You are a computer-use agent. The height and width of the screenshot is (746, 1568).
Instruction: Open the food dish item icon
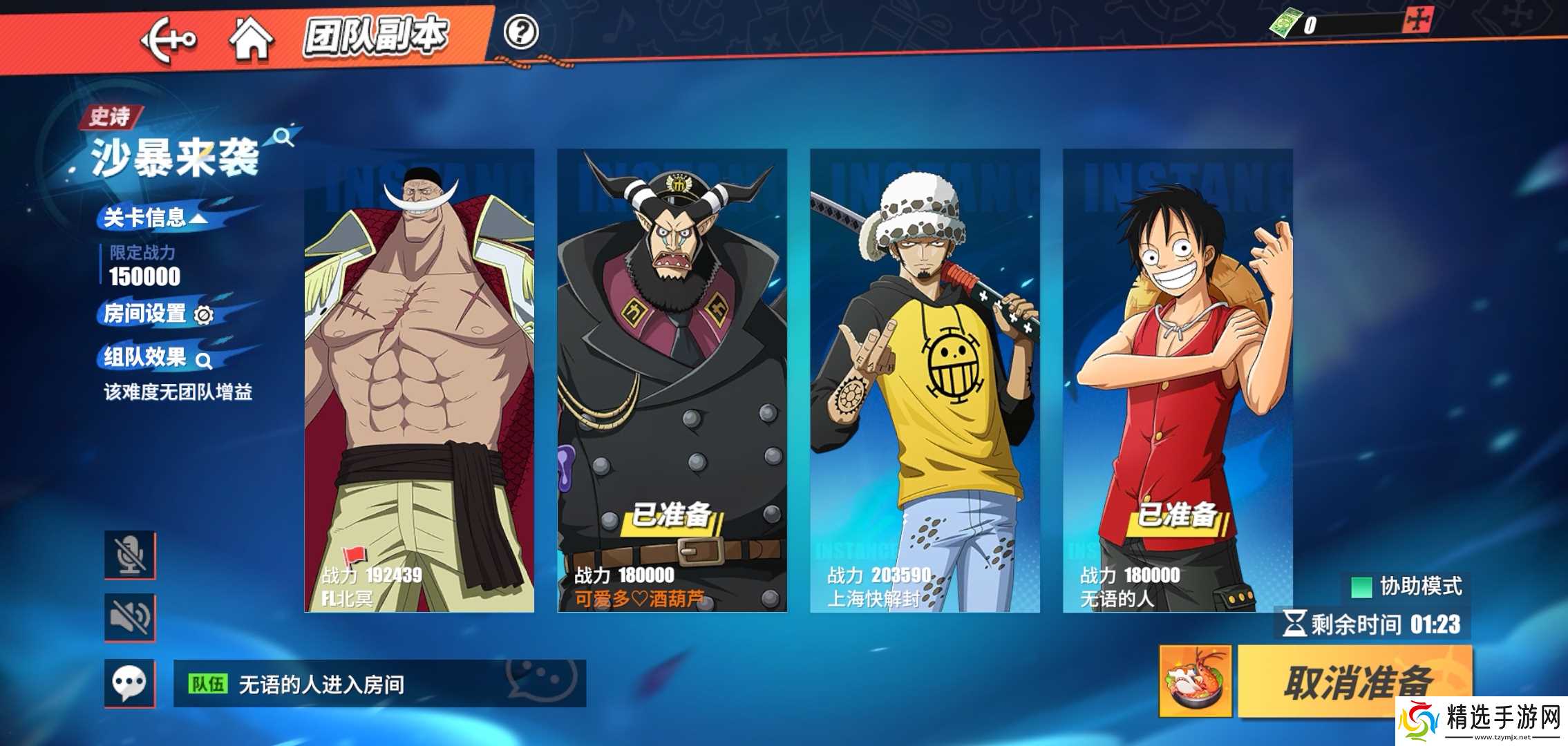(x=1195, y=682)
